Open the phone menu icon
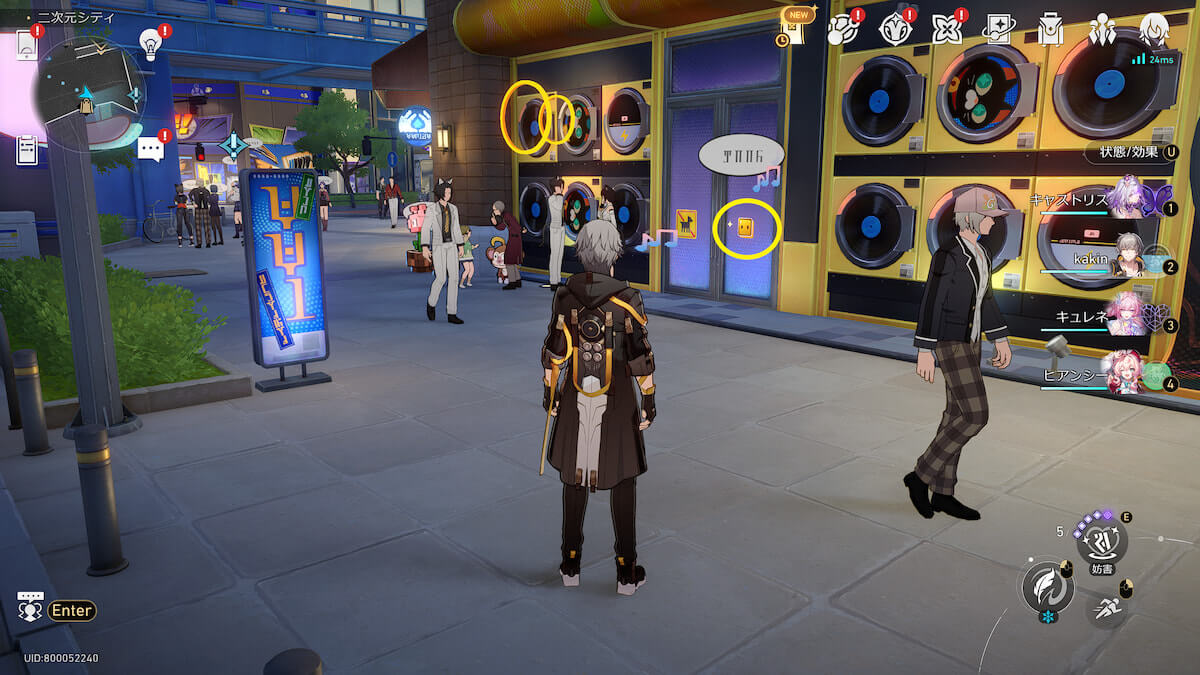This screenshot has height=675, width=1200. [x=26, y=44]
